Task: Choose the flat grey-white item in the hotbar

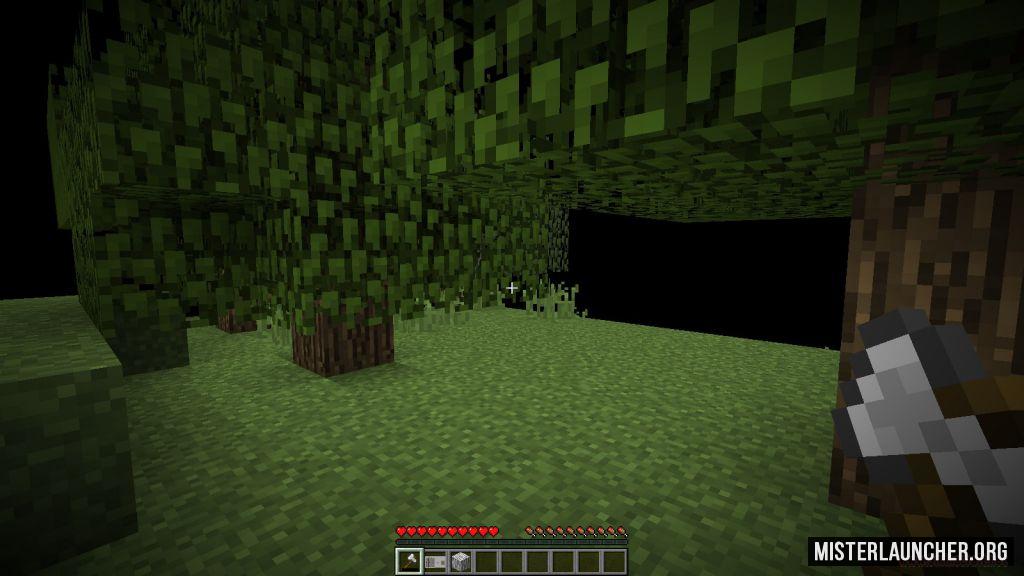Action: click(x=435, y=561)
